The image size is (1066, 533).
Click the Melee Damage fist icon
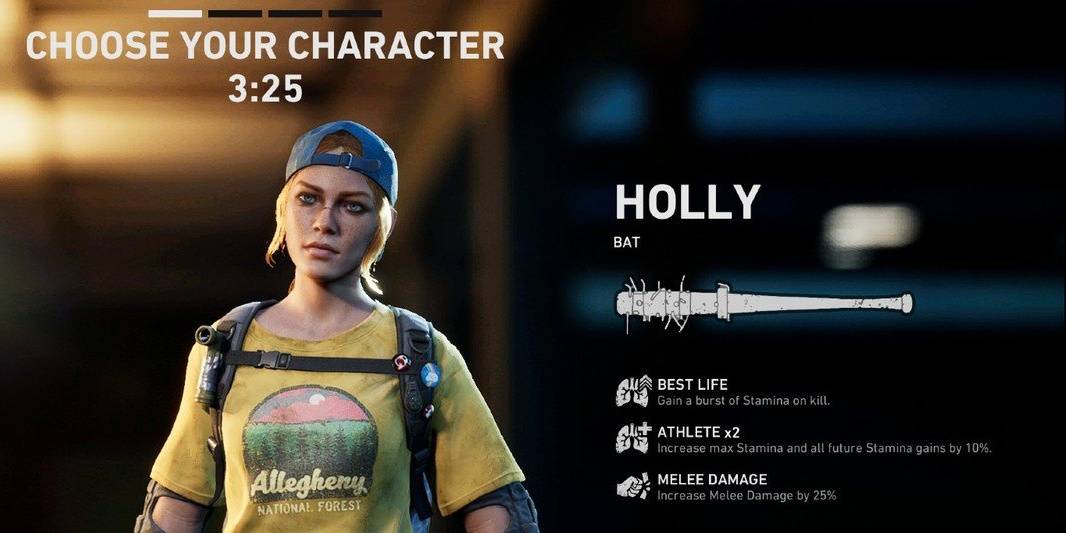click(632, 486)
